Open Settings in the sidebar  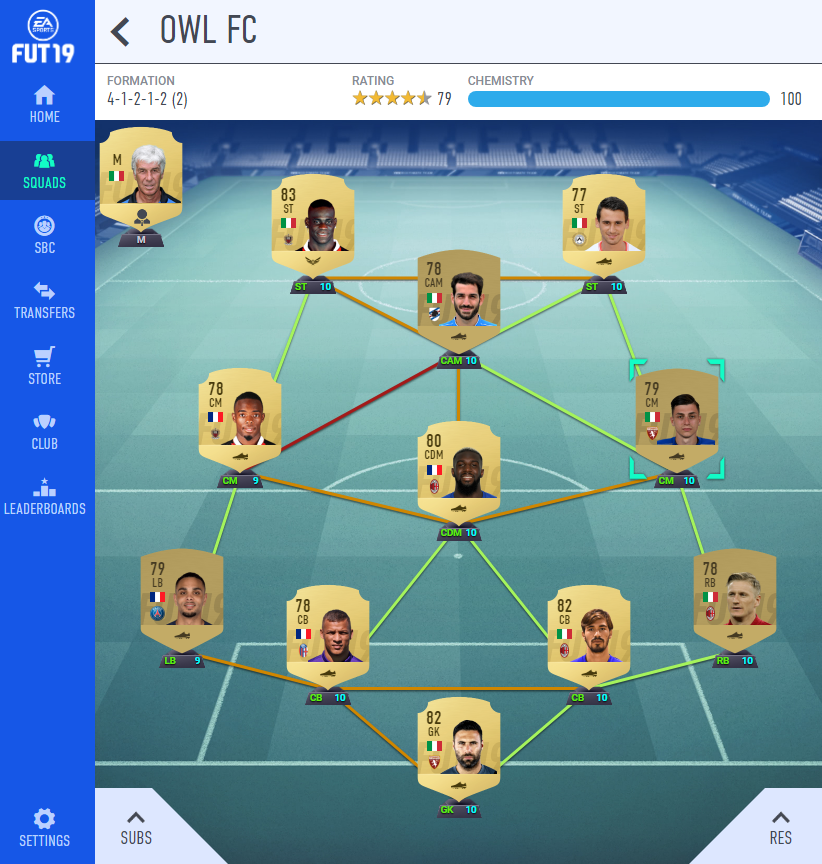coord(45,827)
